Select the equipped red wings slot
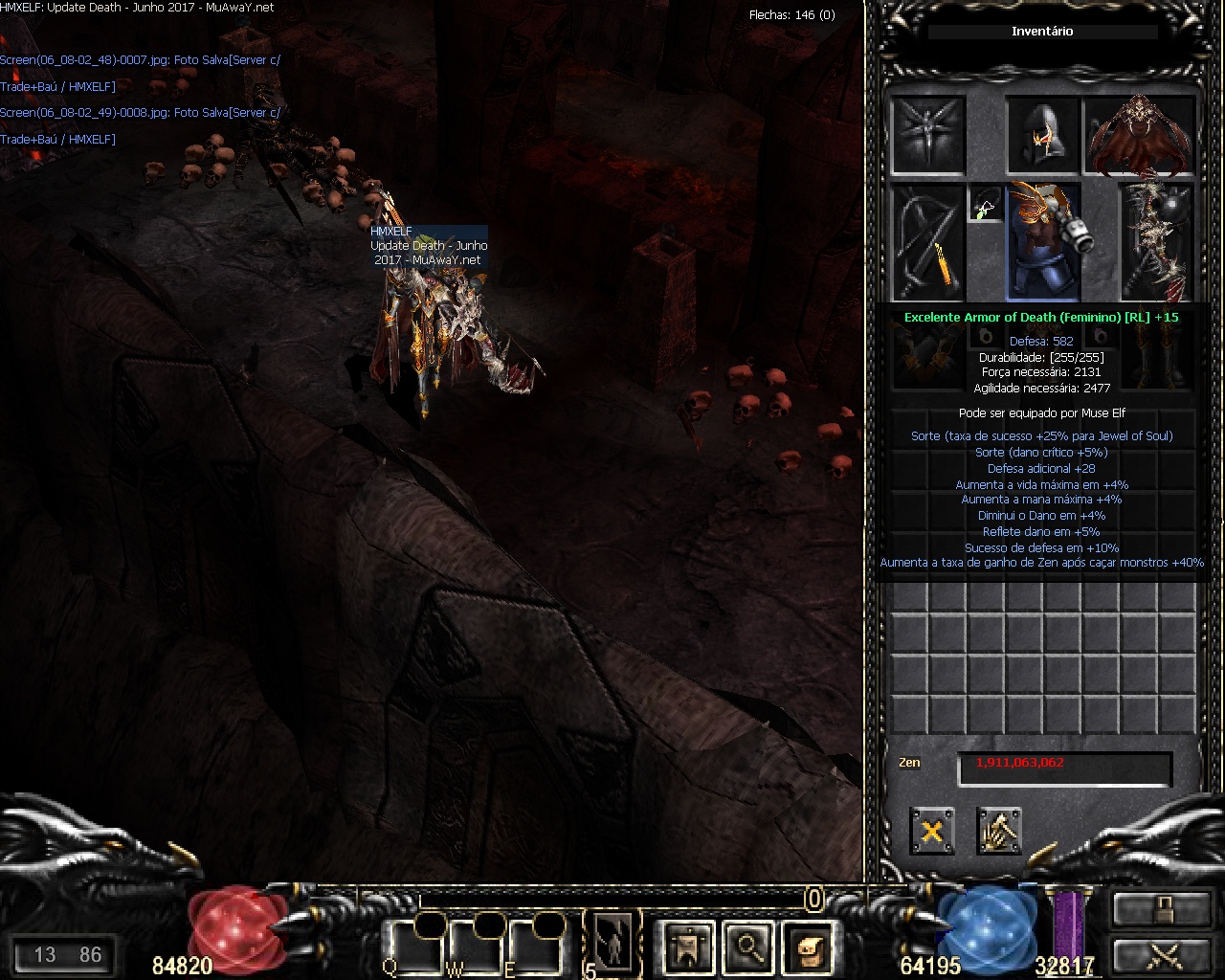This screenshot has height=980, width=1225. coord(1141,134)
